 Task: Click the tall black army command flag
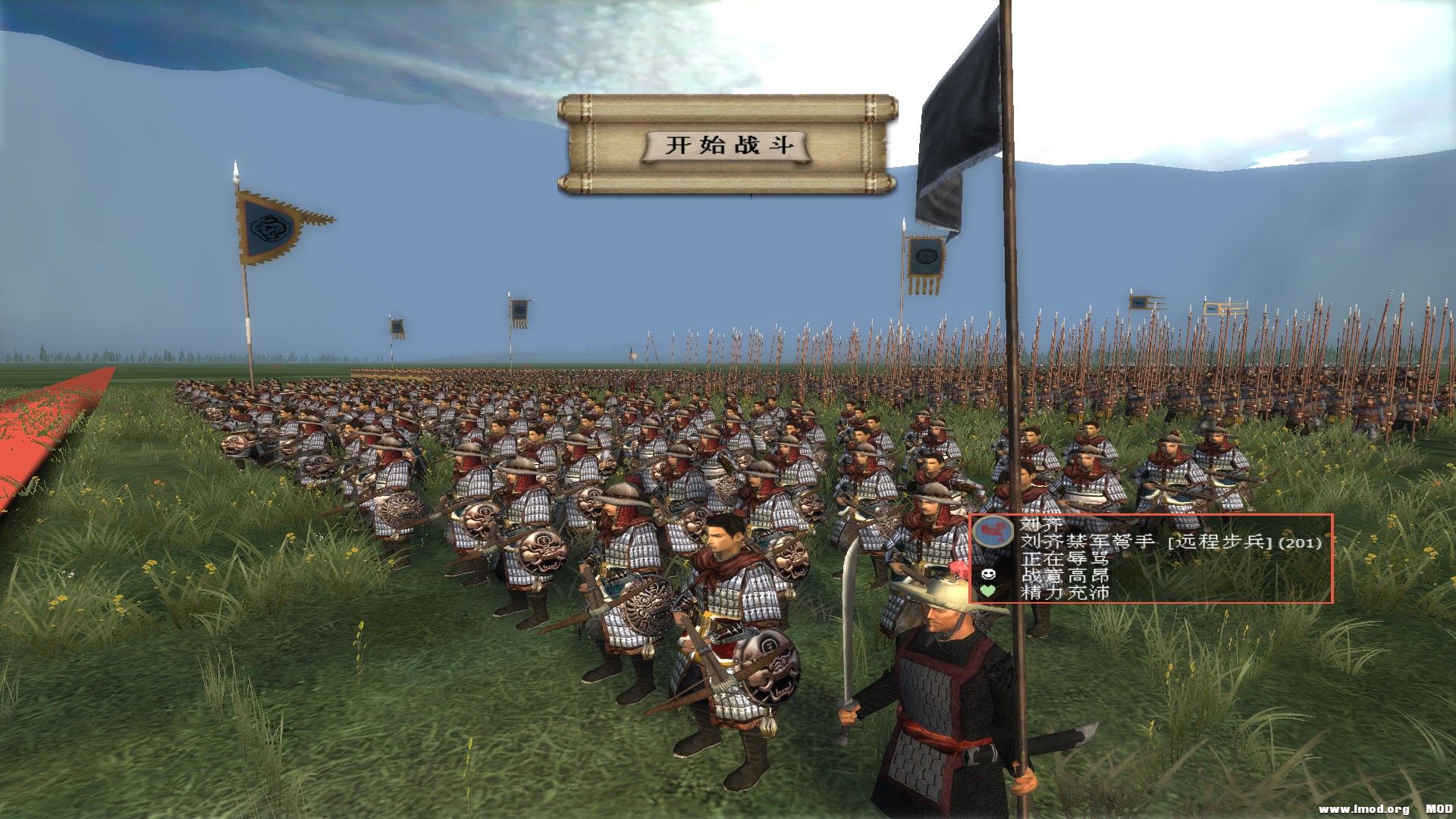coord(963,114)
